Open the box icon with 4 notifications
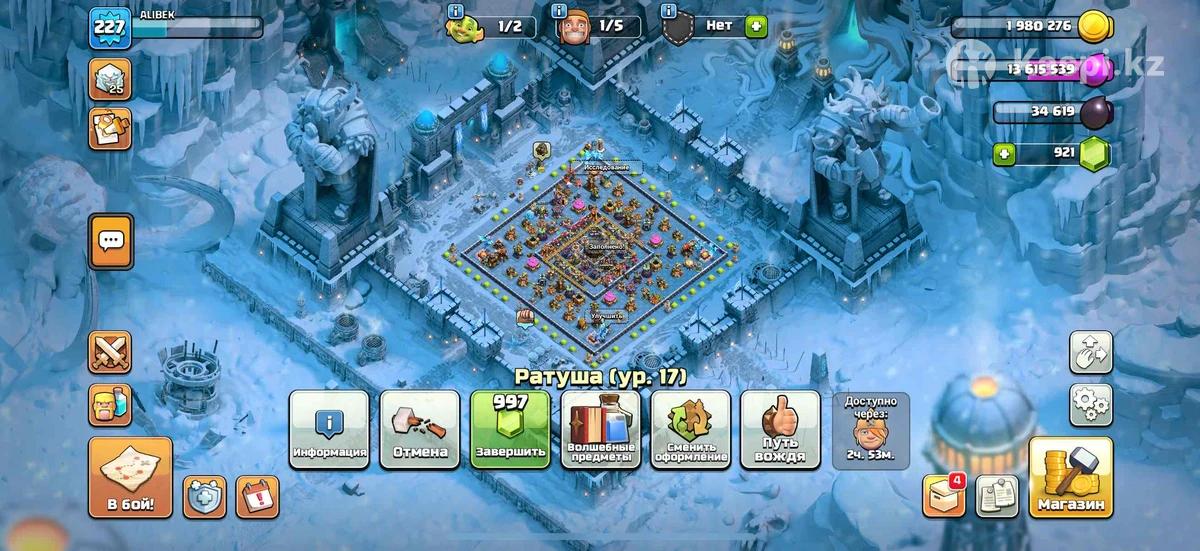 (x=942, y=496)
